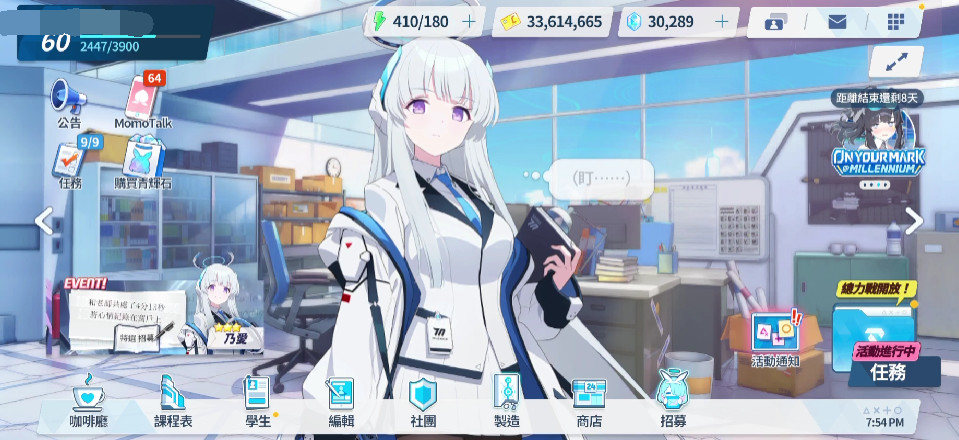
Task: Add energy with the plus button
Action: pos(469,21)
